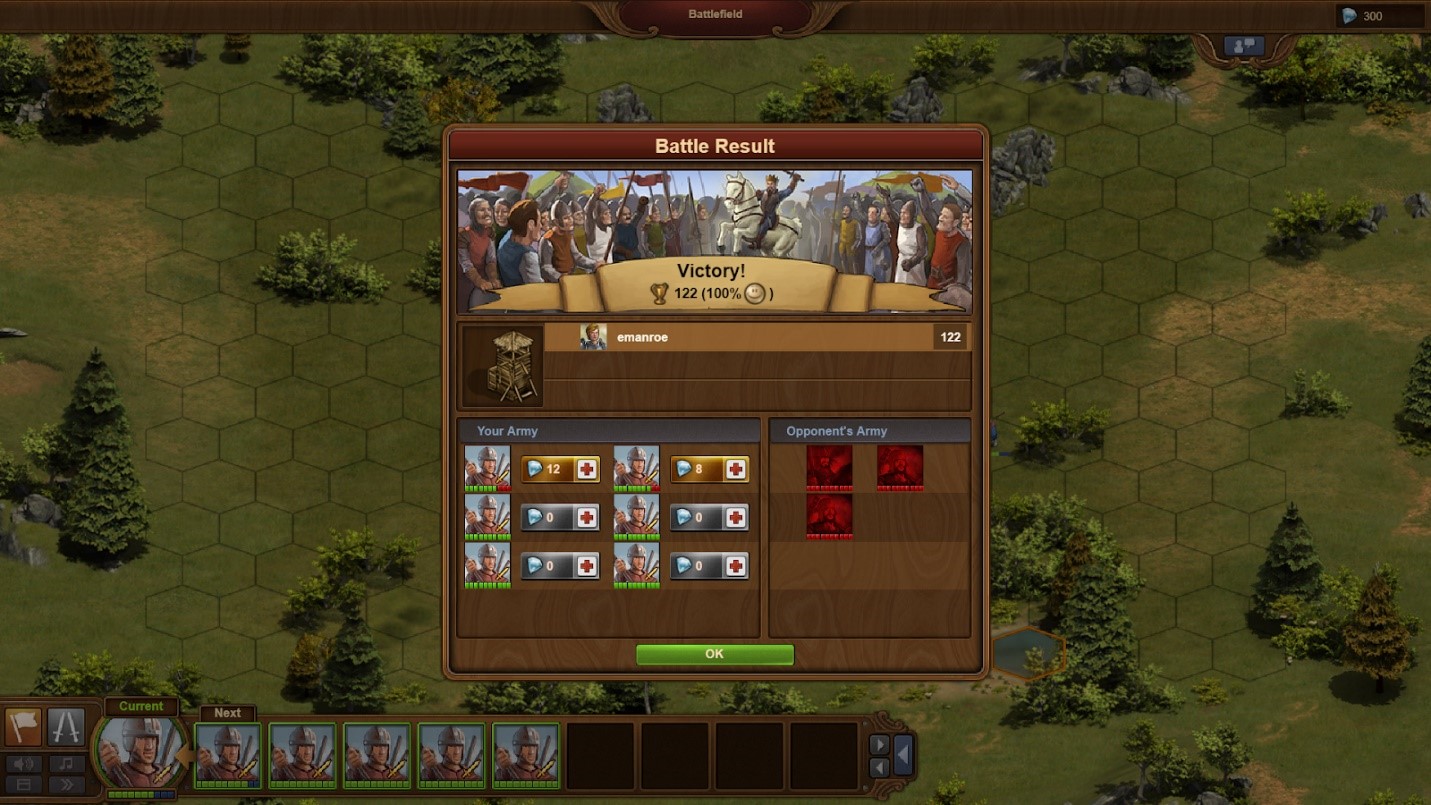Confirm the battle result with OK
Image resolution: width=1431 pixels, height=805 pixels.
coord(714,654)
